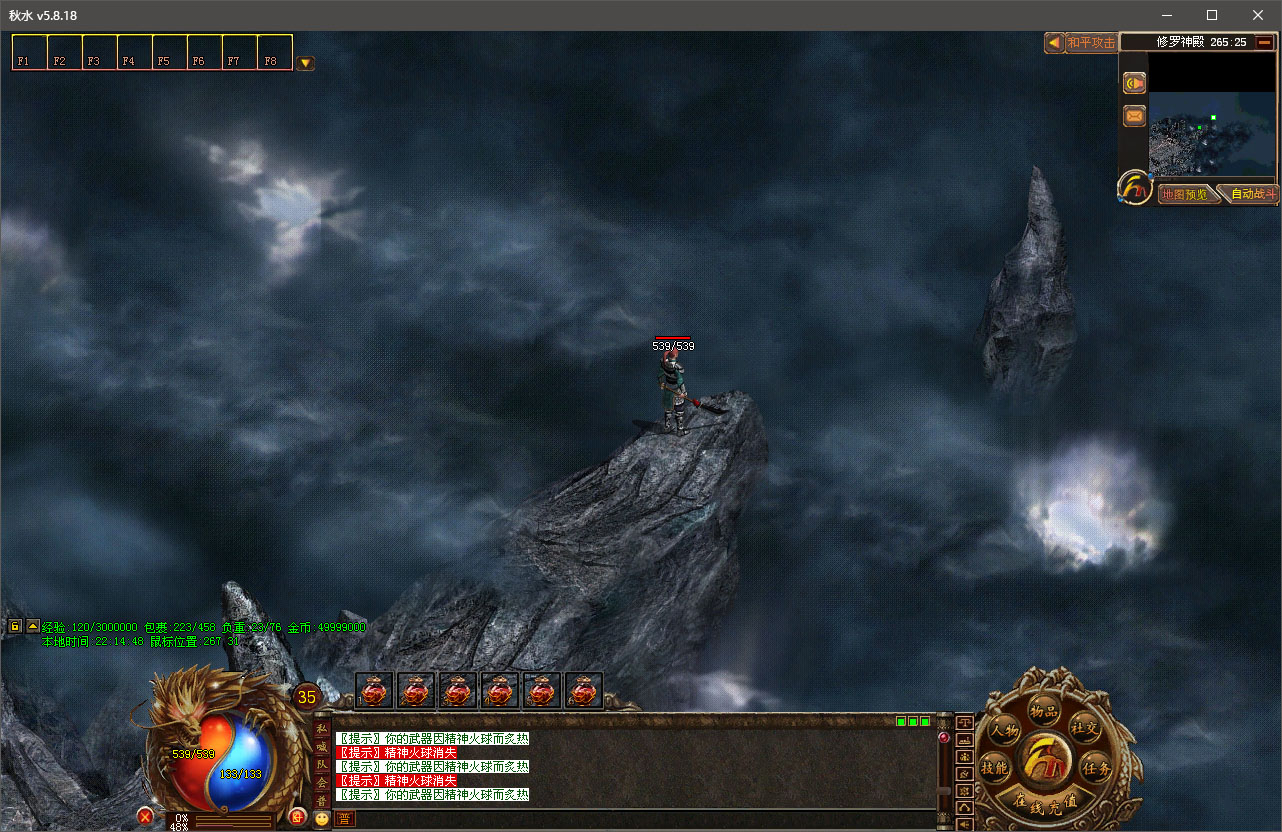
Task: Expand the F-key skill bar dropdown arrow
Action: point(305,63)
